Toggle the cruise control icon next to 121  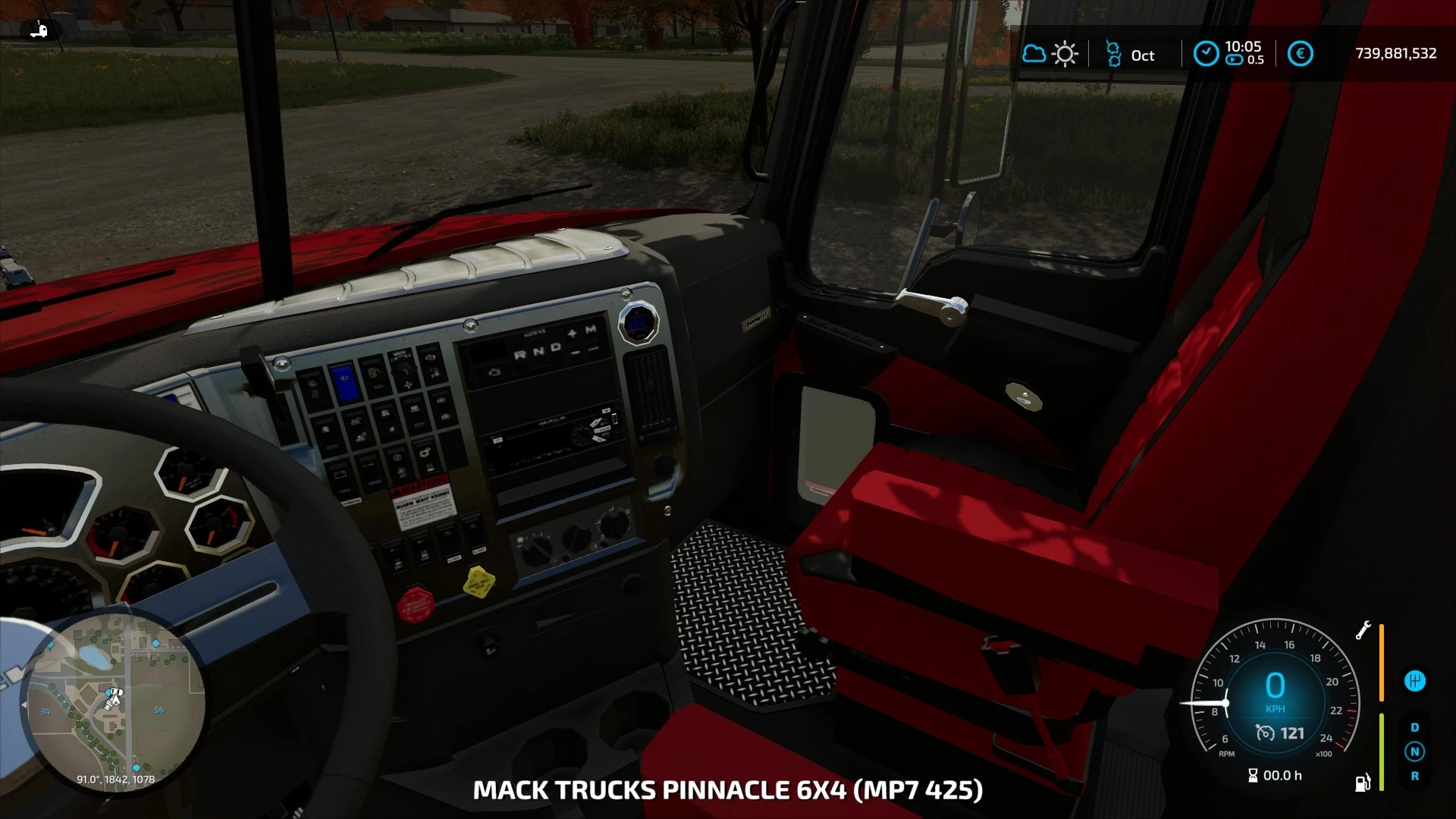pos(1265,733)
